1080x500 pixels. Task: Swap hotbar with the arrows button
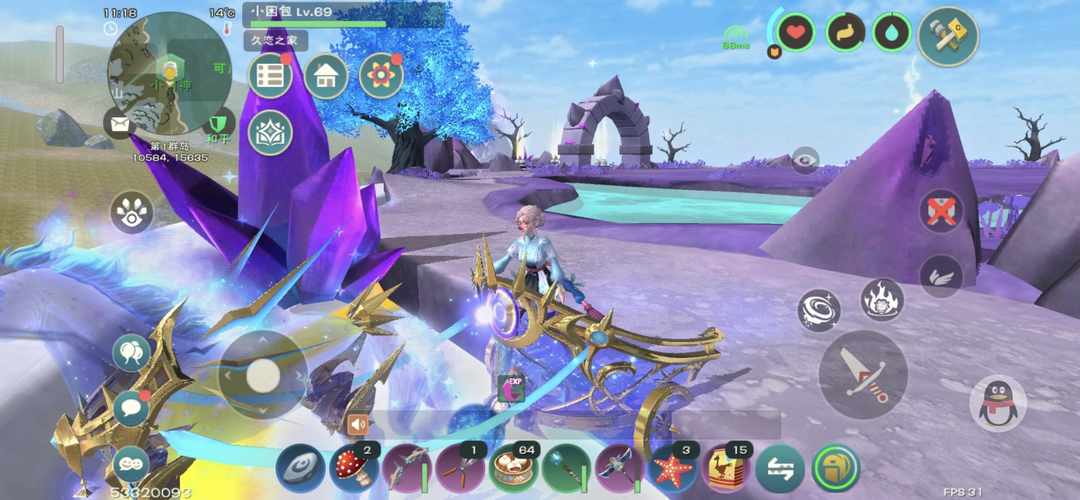click(x=779, y=468)
